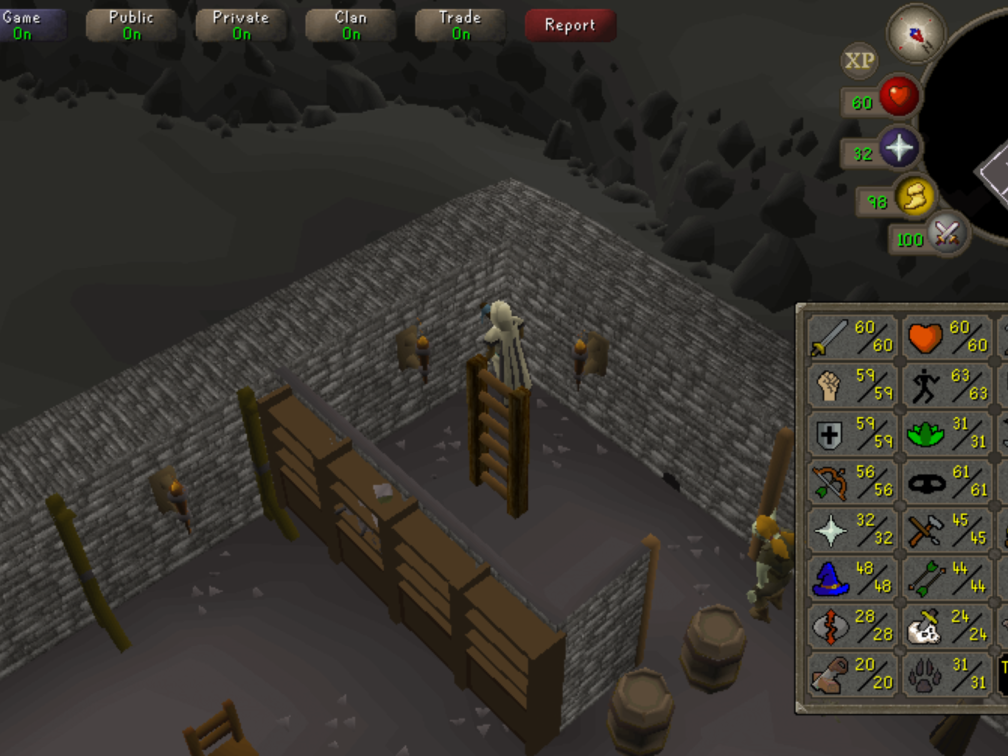1008x756 pixels.
Task: Activate the special attack orb
Action: 945,236
